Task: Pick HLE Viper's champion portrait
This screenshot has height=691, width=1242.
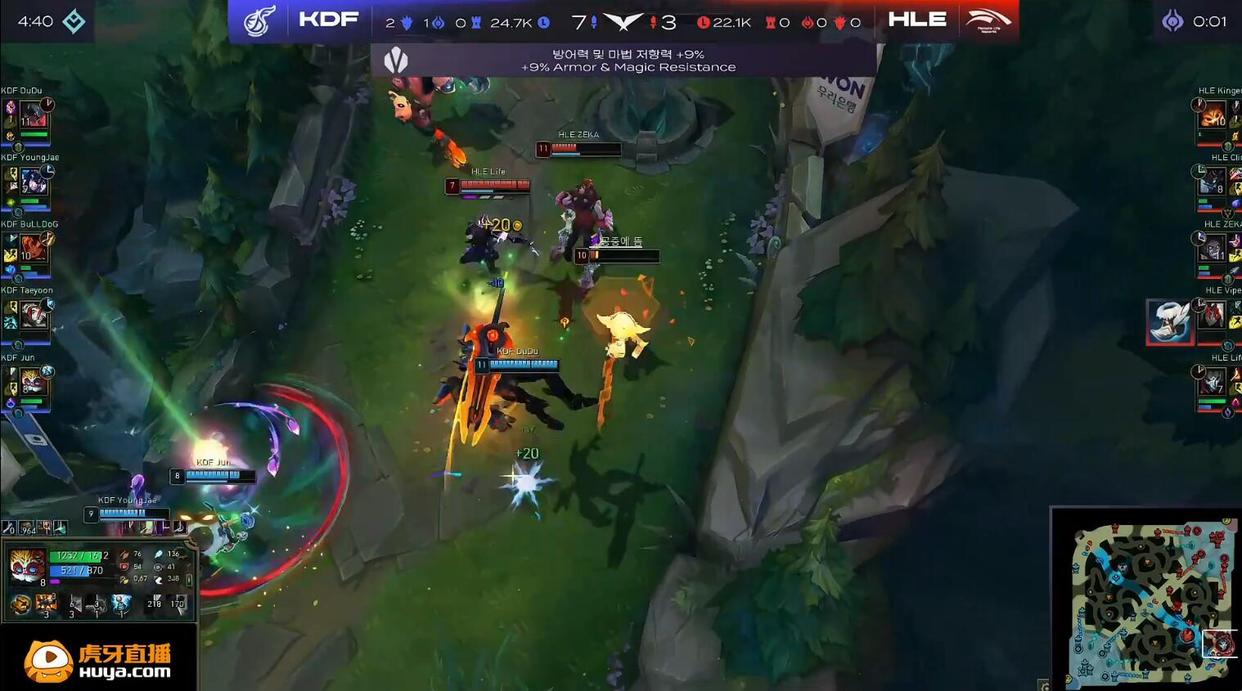Action: 1213,315
